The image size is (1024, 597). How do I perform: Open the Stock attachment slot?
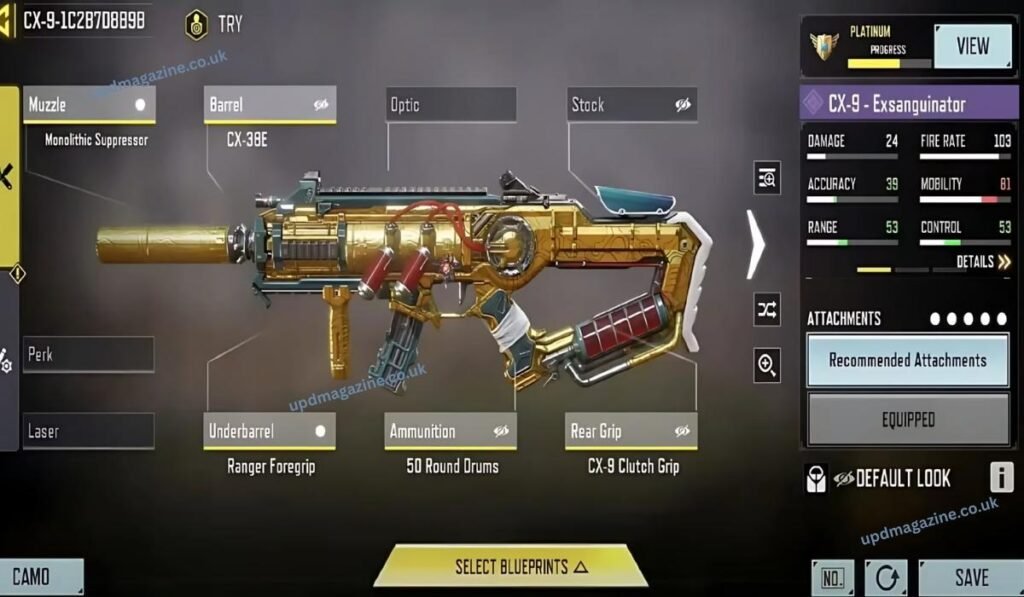click(x=632, y=105)
